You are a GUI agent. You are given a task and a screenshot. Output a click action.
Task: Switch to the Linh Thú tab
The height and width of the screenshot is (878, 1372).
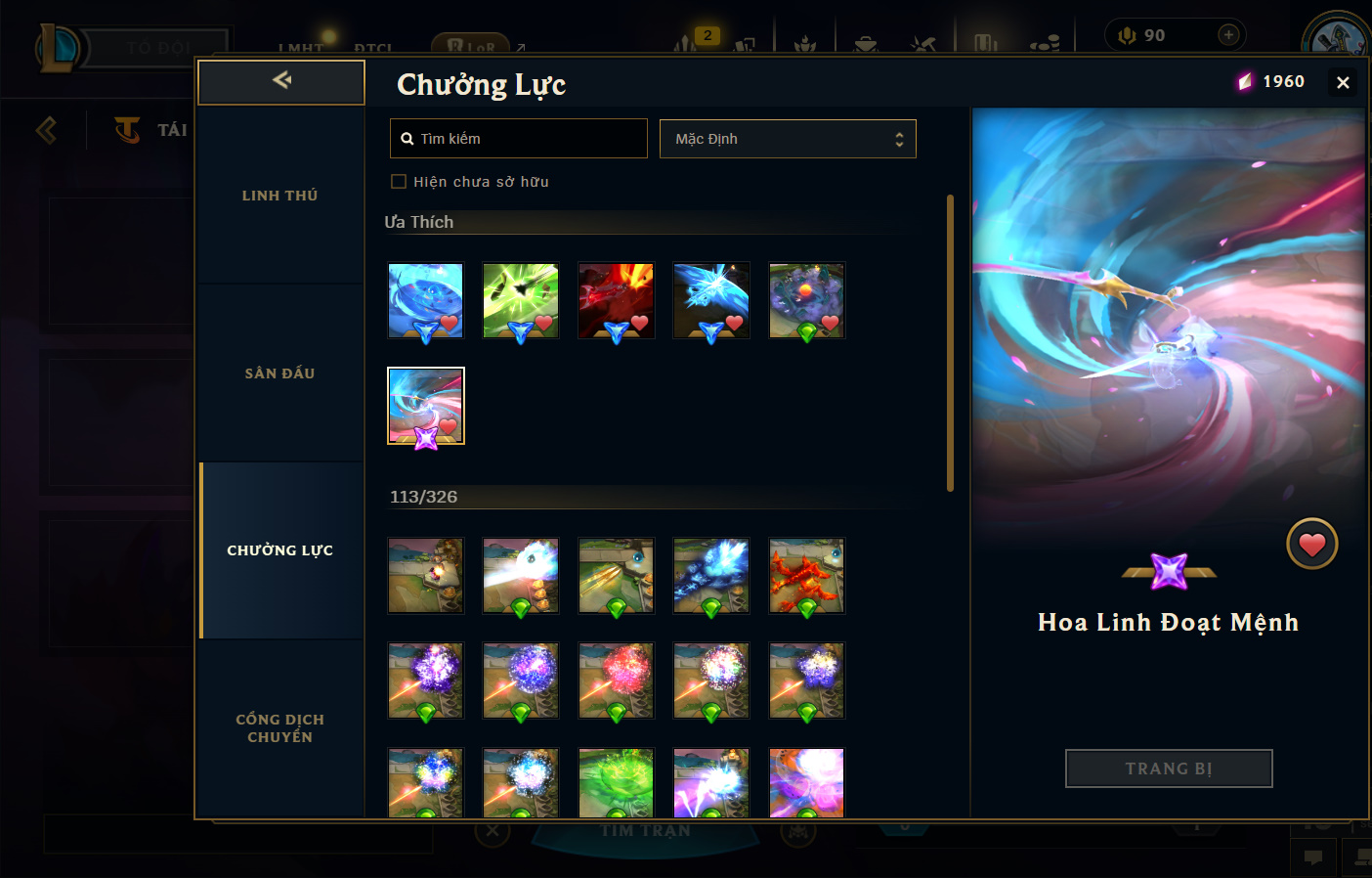coord(280,196)
